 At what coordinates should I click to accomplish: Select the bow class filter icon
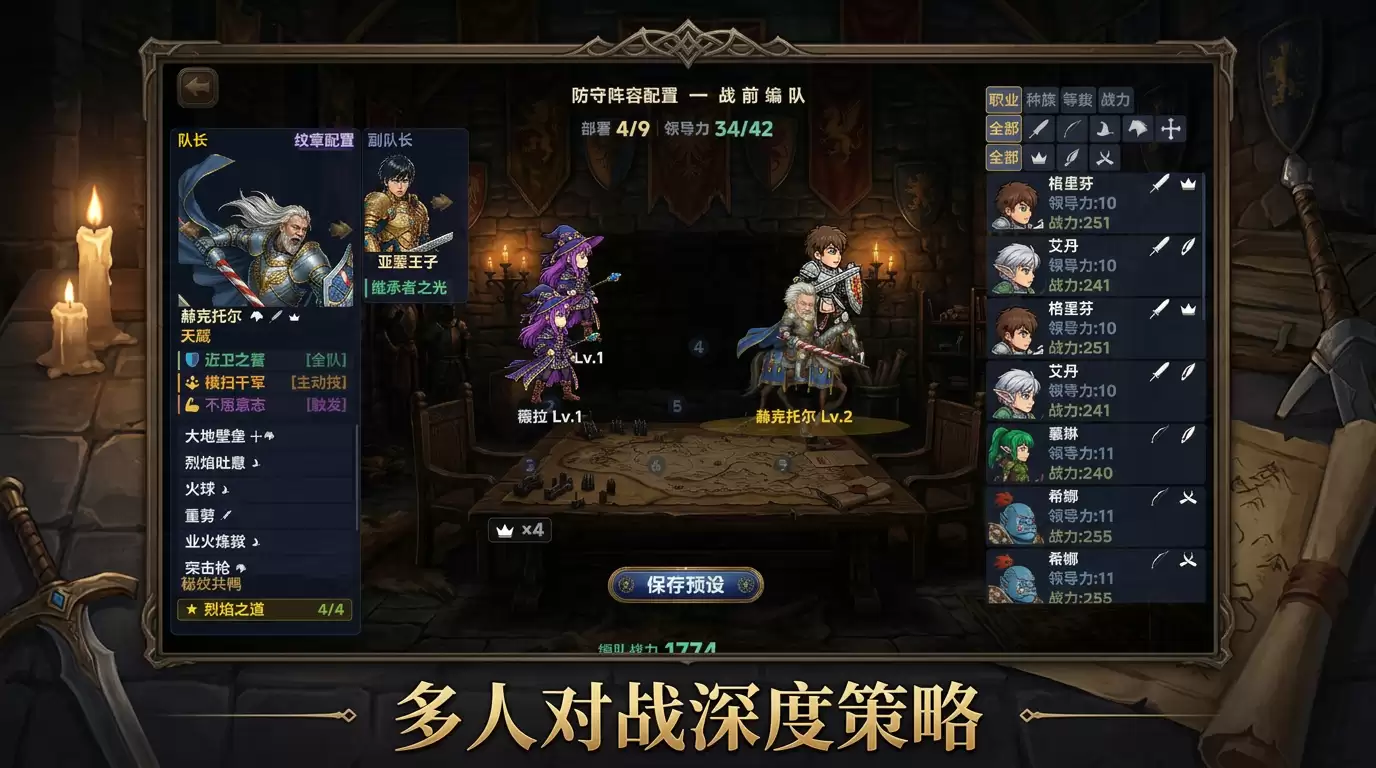pos(1071,128)
